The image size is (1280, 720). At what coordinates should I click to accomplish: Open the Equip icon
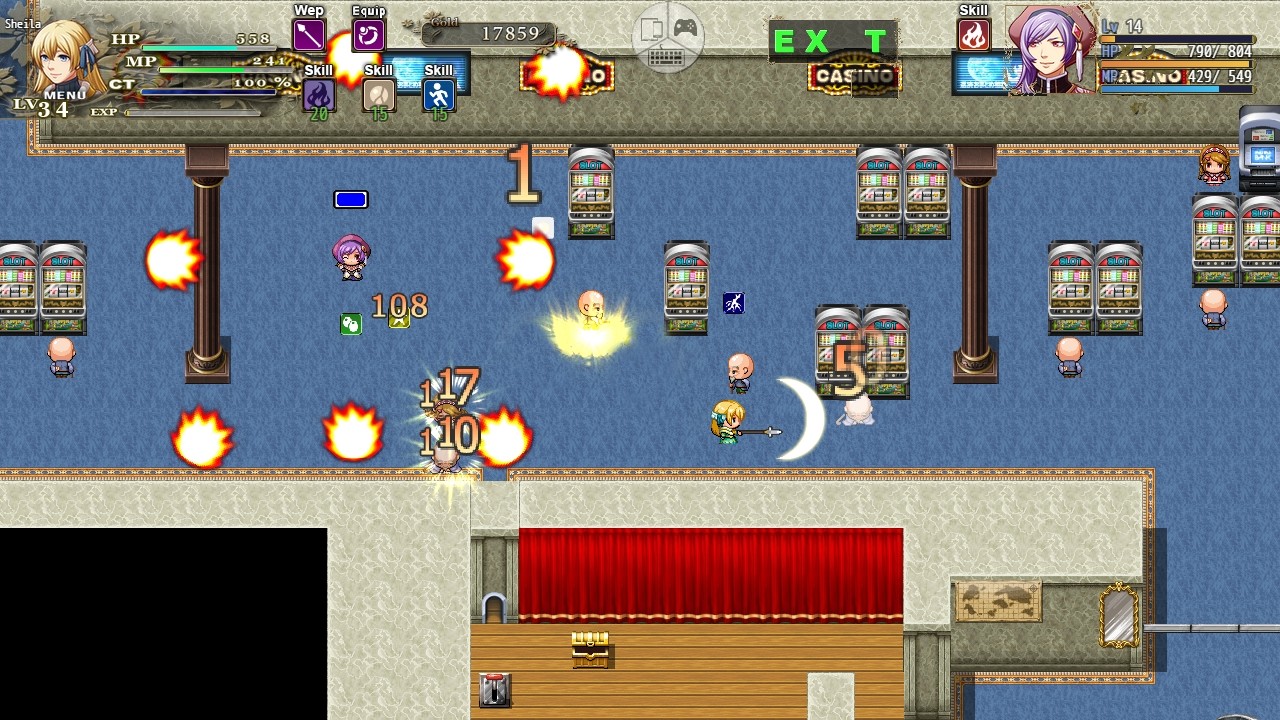[367, 35]
